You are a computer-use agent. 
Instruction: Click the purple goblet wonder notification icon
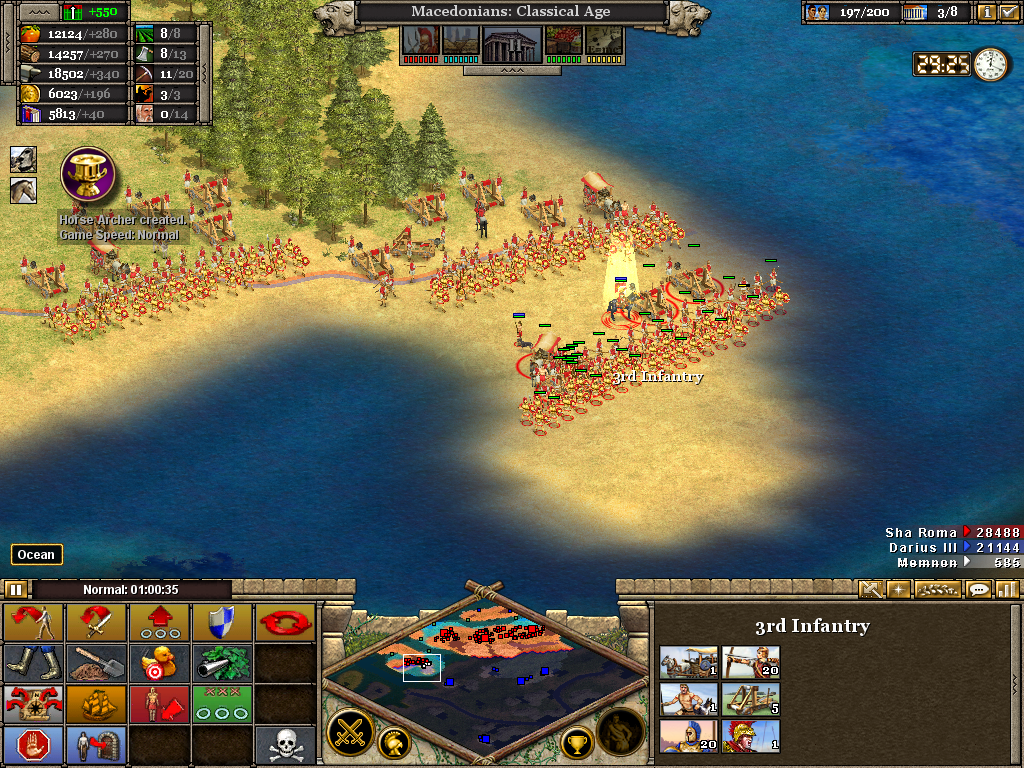pyautogui.click(x=88, y=175)
